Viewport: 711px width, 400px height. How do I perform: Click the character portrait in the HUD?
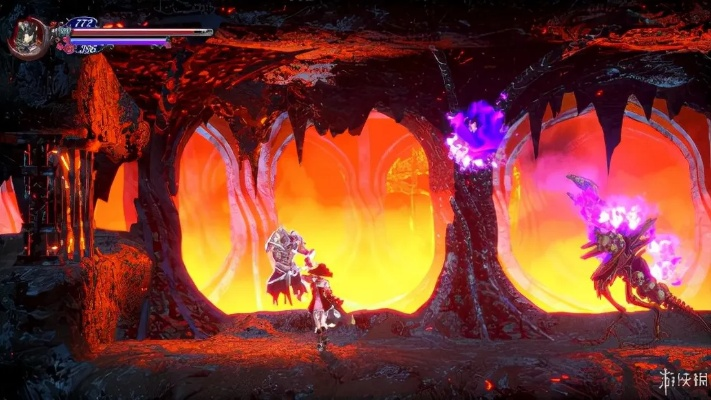(27, 37)
